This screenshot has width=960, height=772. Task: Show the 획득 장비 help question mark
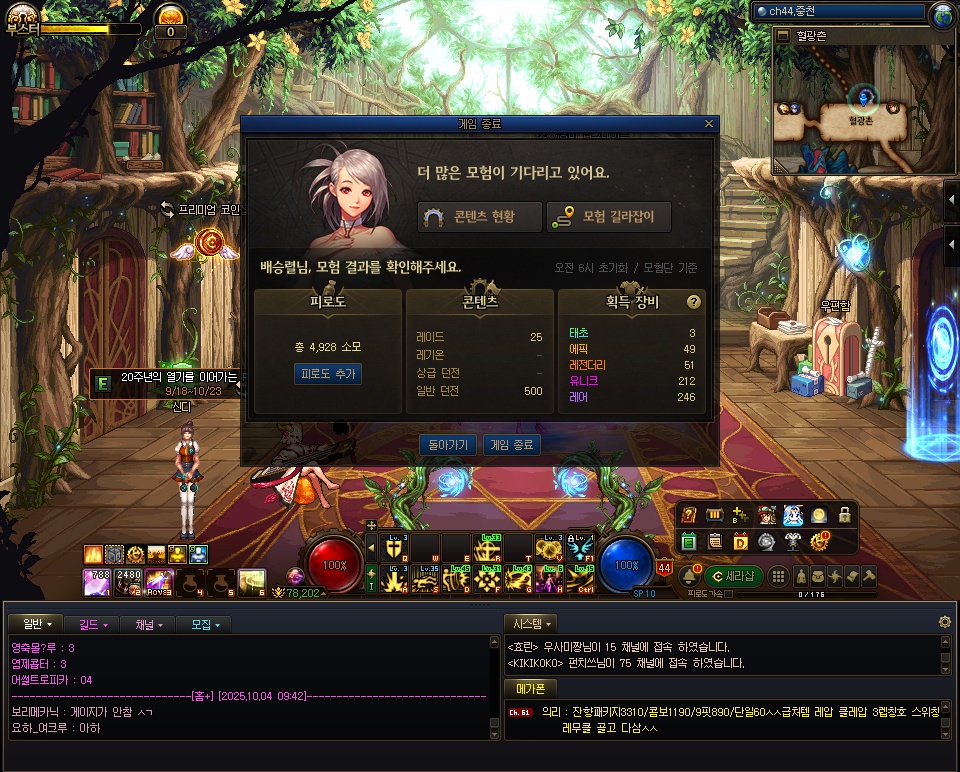tap(693, 301)
